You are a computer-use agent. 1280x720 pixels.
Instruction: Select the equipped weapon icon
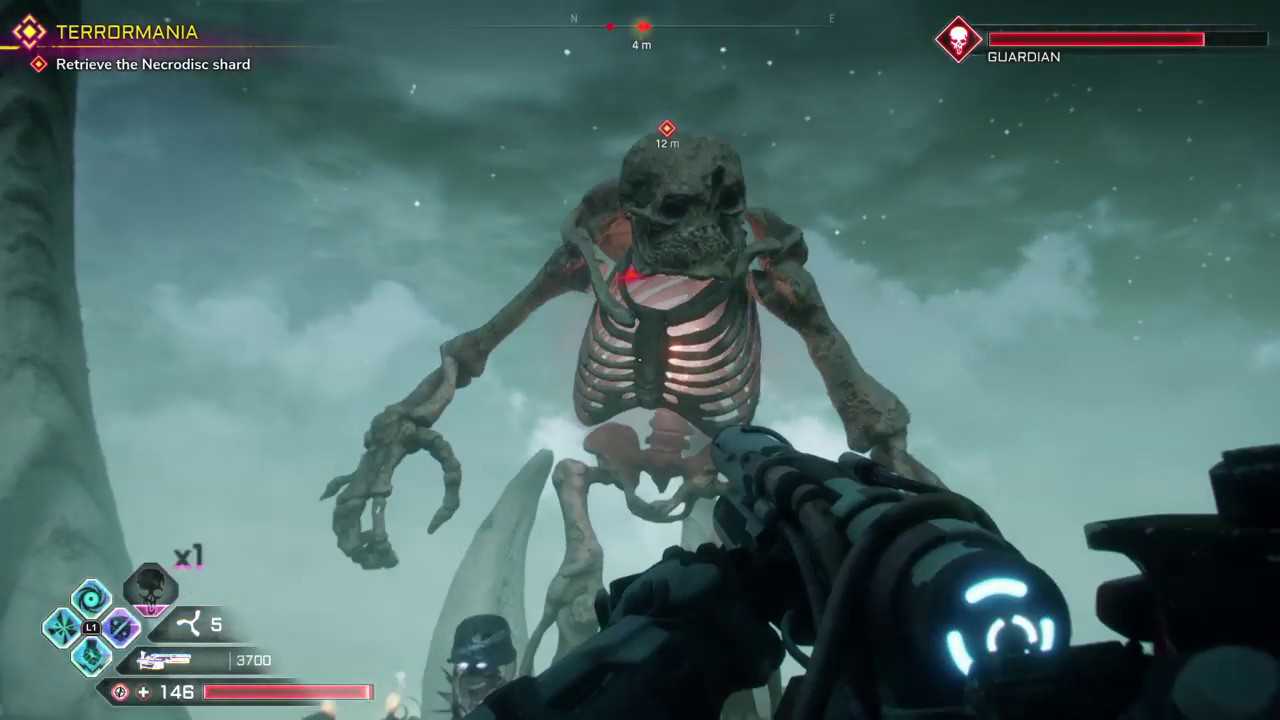[x=165, y=660]
